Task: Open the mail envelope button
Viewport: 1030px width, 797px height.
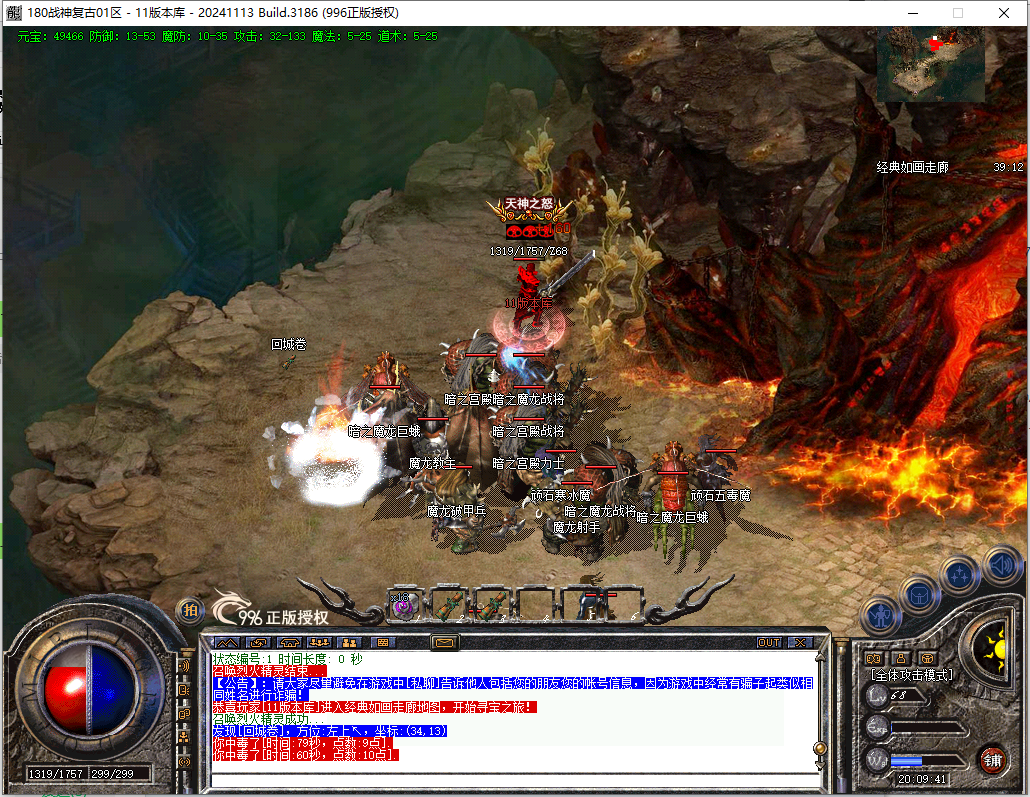Action: pyautogui.click(x=444, y=642)
